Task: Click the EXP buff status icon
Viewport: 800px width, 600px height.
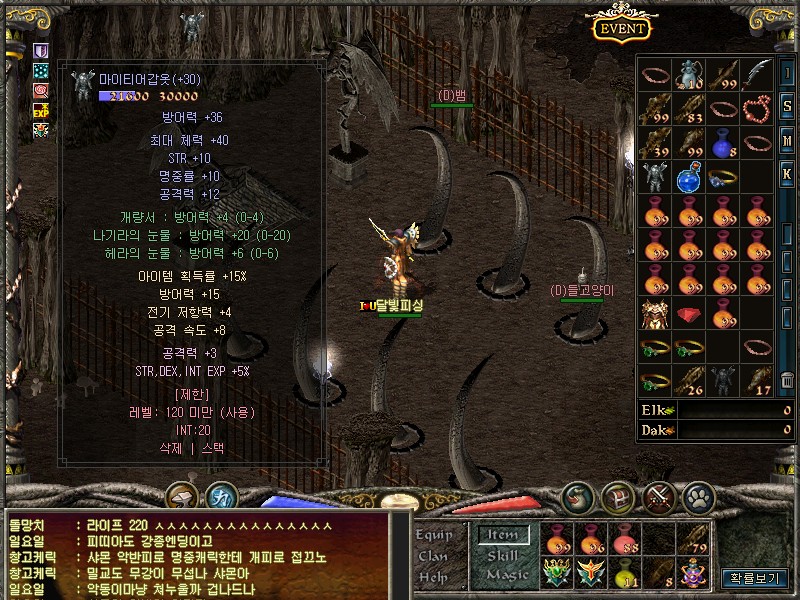Action: 41,109
